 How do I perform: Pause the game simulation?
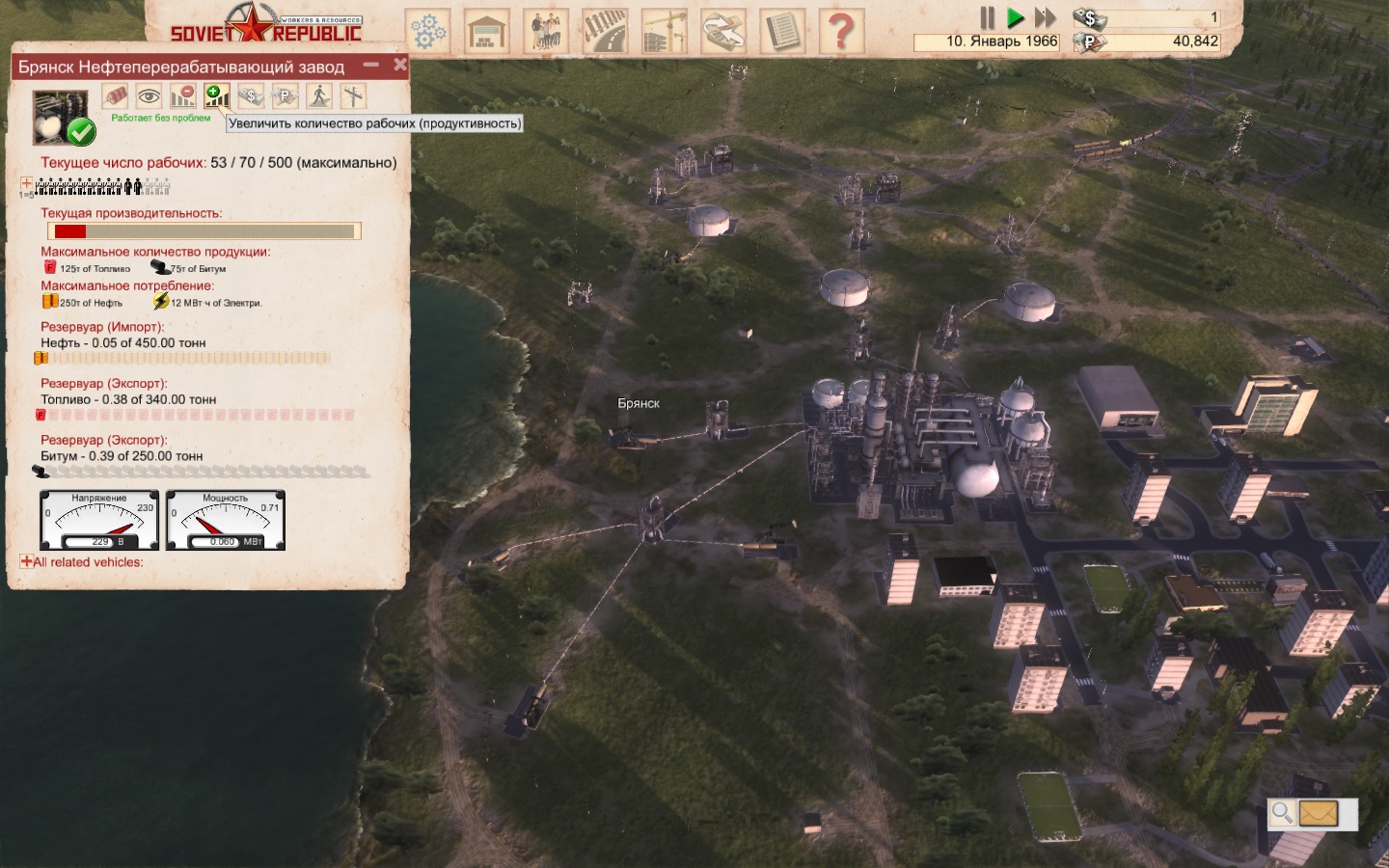point(987,17)
